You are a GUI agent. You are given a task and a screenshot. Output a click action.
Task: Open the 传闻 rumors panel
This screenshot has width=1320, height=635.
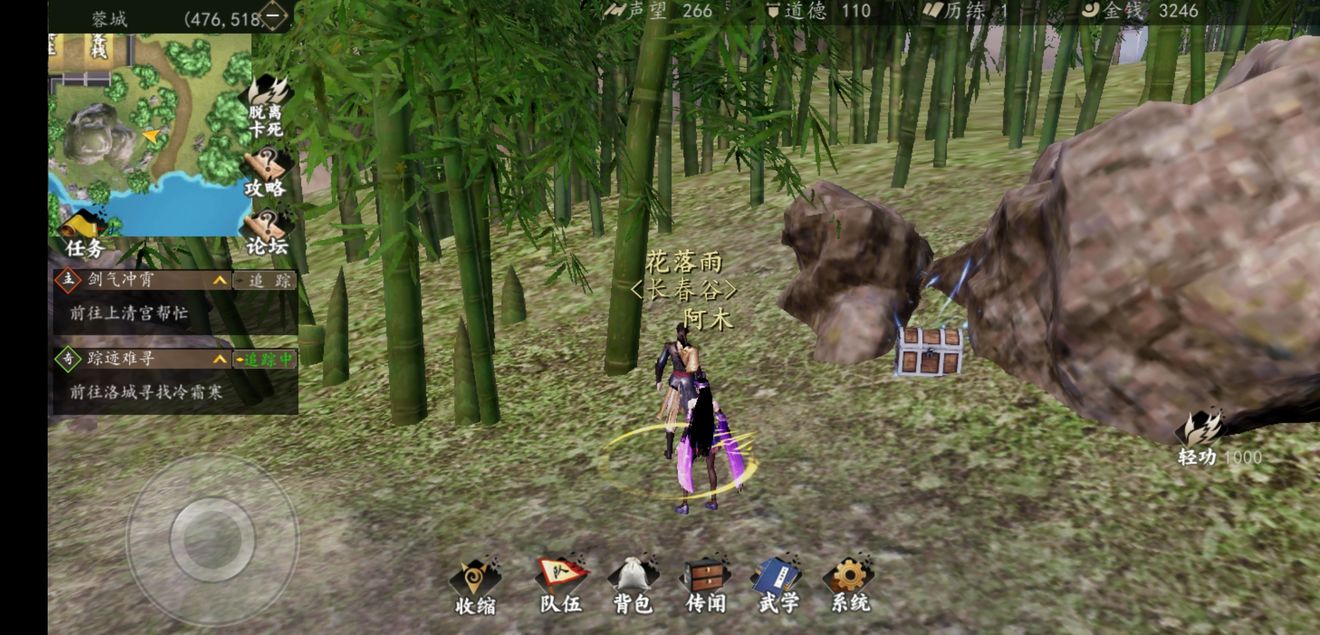coord(705,585)
